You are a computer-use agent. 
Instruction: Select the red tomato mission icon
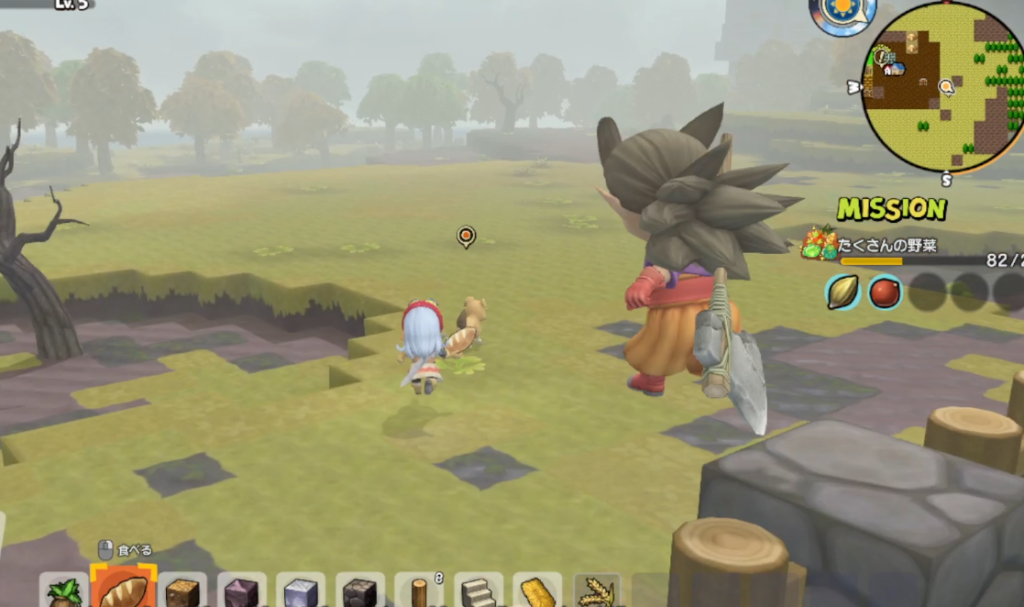pyautogui.click(x=885, y=291)
